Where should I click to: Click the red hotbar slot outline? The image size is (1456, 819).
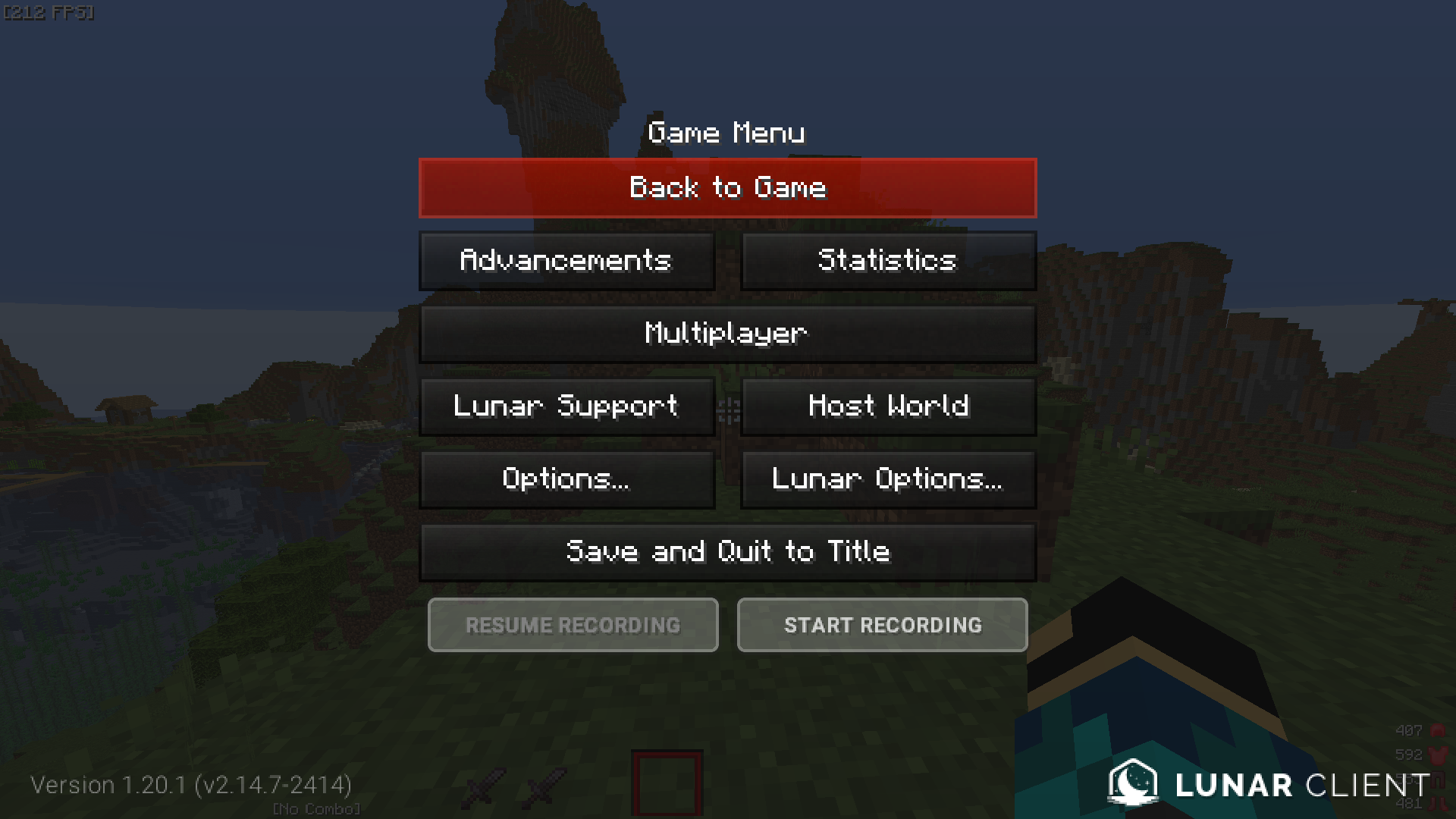[667, 783]
